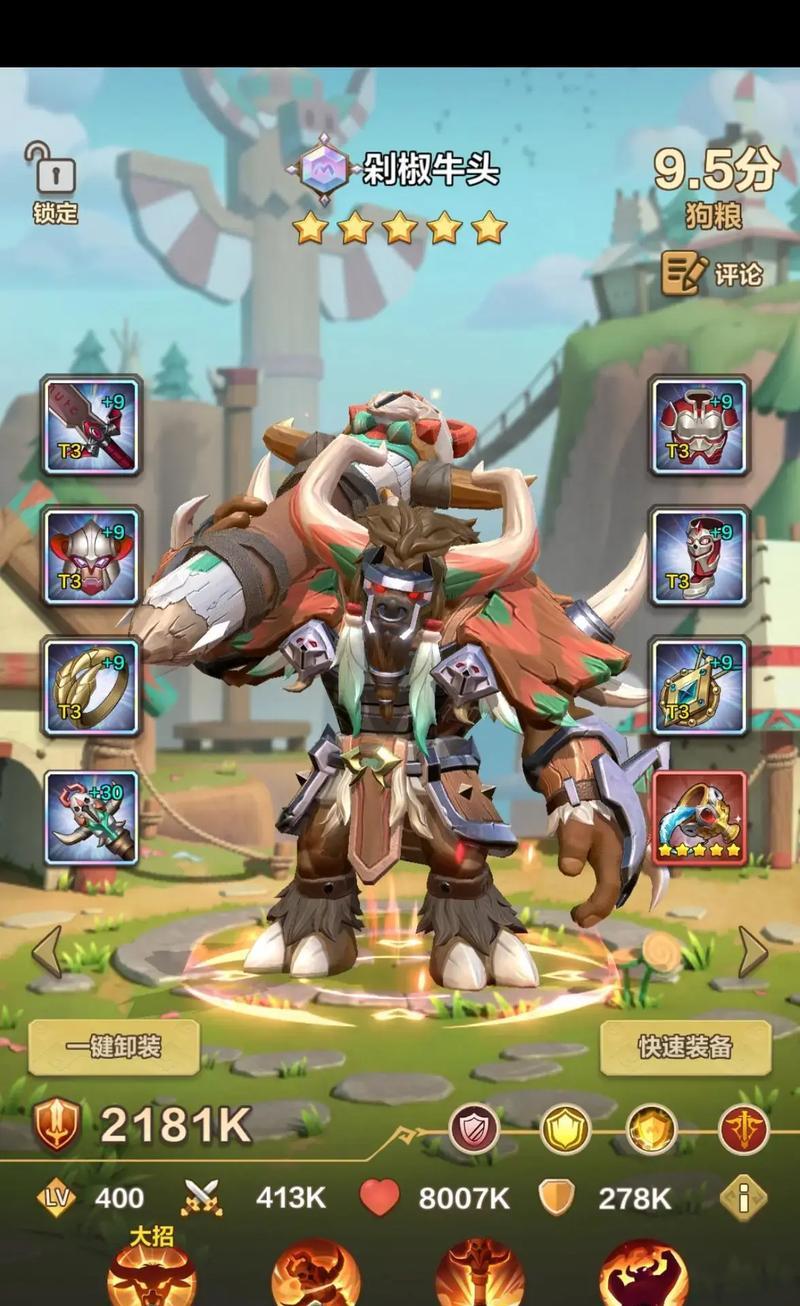Image resolution: width=800 pixels, height=1306 pixels.
Task: Open the stats info diamond icon
Action: [743, 1197]
